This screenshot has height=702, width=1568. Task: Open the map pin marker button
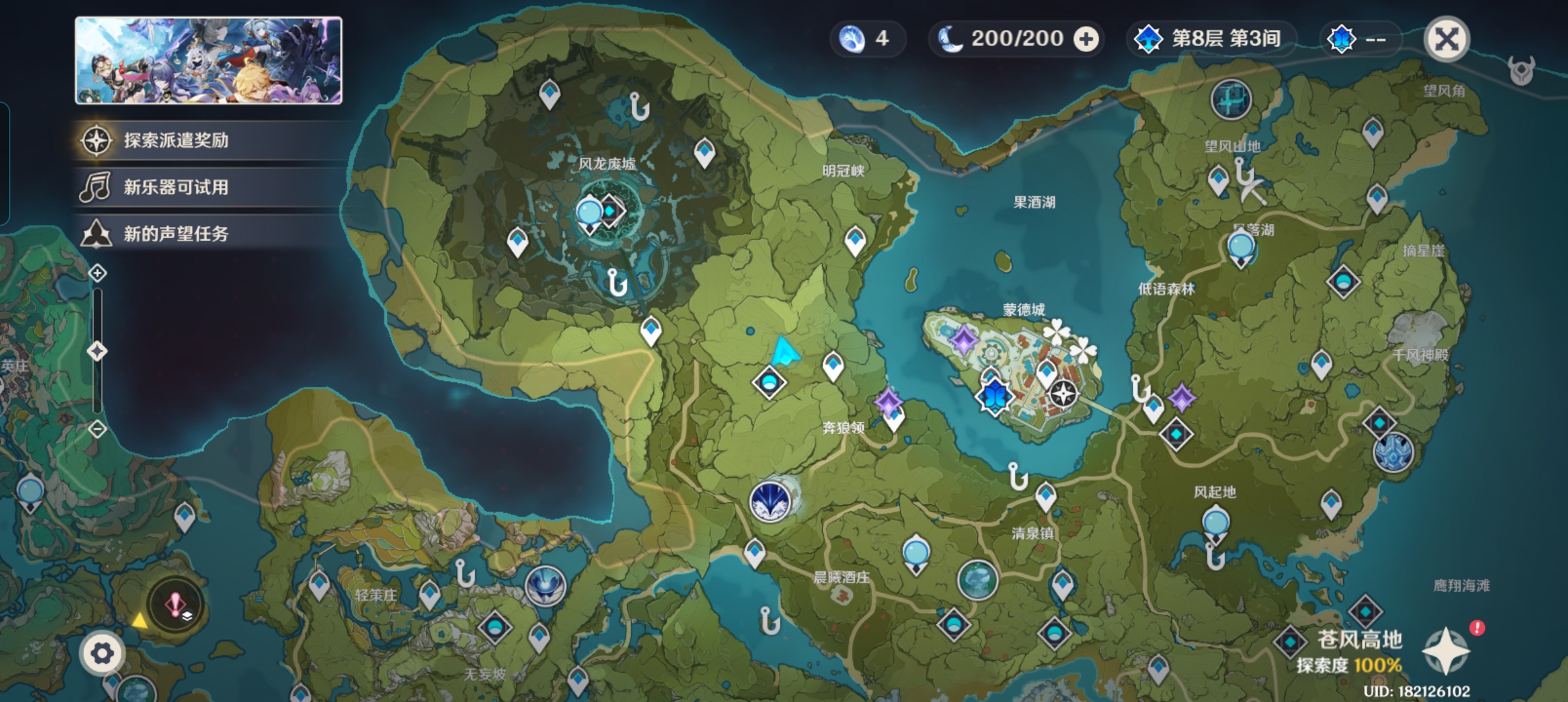[176, 606]
